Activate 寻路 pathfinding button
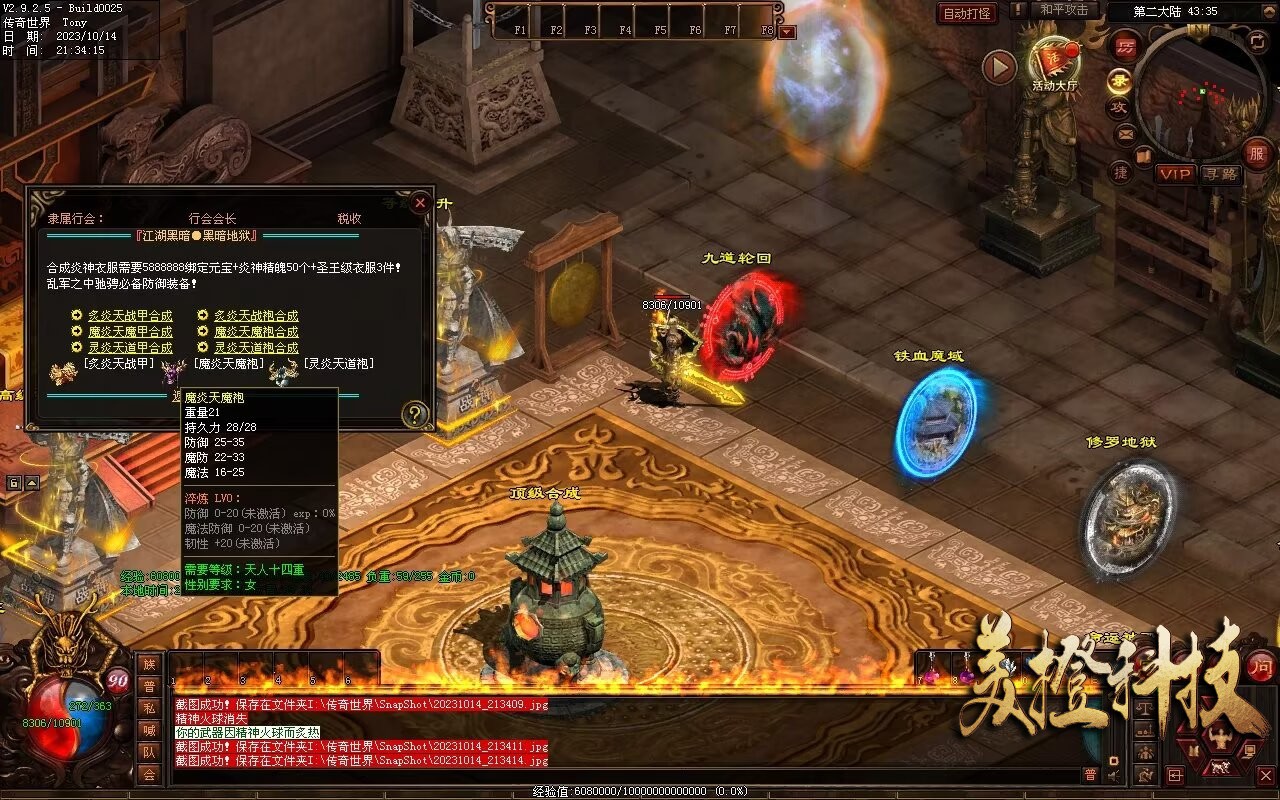This screenshot has width=1280, height=800. coord(1220,174)
